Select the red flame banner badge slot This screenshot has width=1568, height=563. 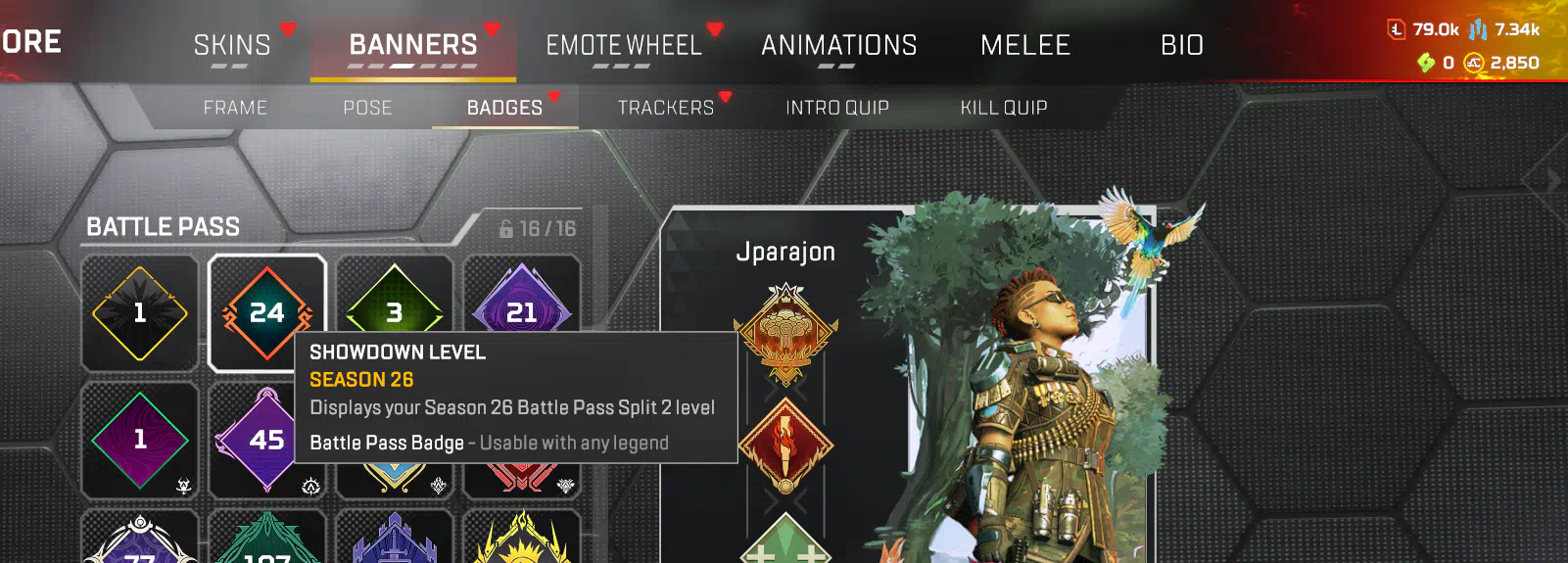(x=785, y=445)
